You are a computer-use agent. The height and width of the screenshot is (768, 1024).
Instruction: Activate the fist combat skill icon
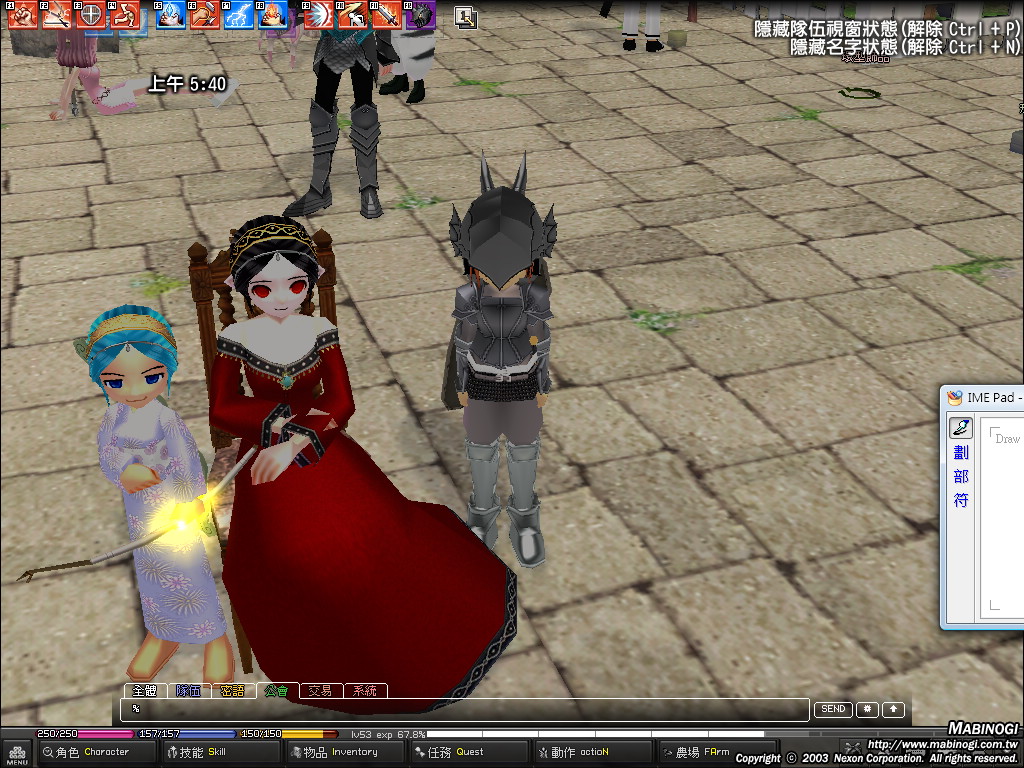(x=24, y=14)
